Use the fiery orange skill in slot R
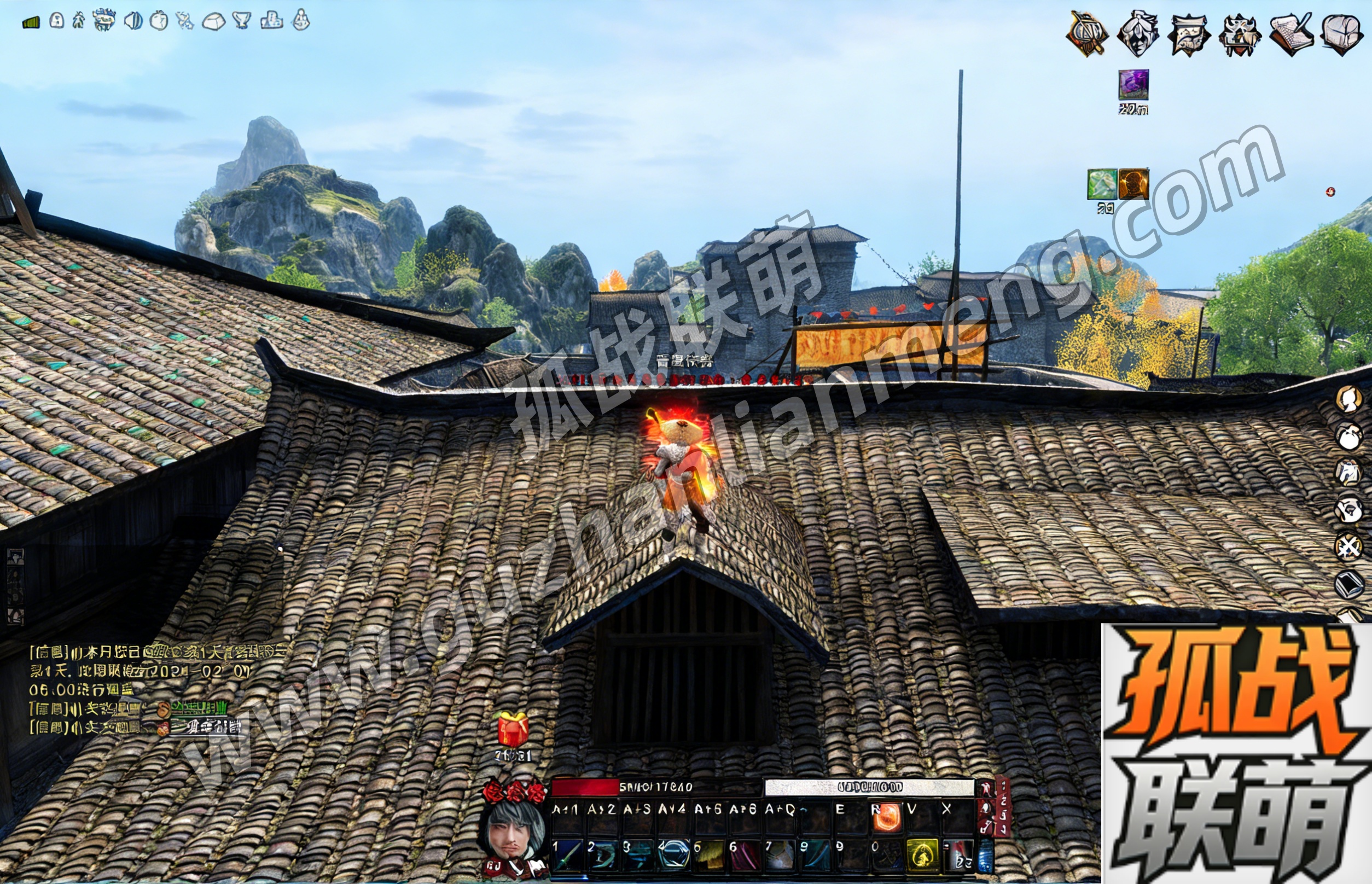Viewport: 1372px width, 884px height. coord(886,818)
